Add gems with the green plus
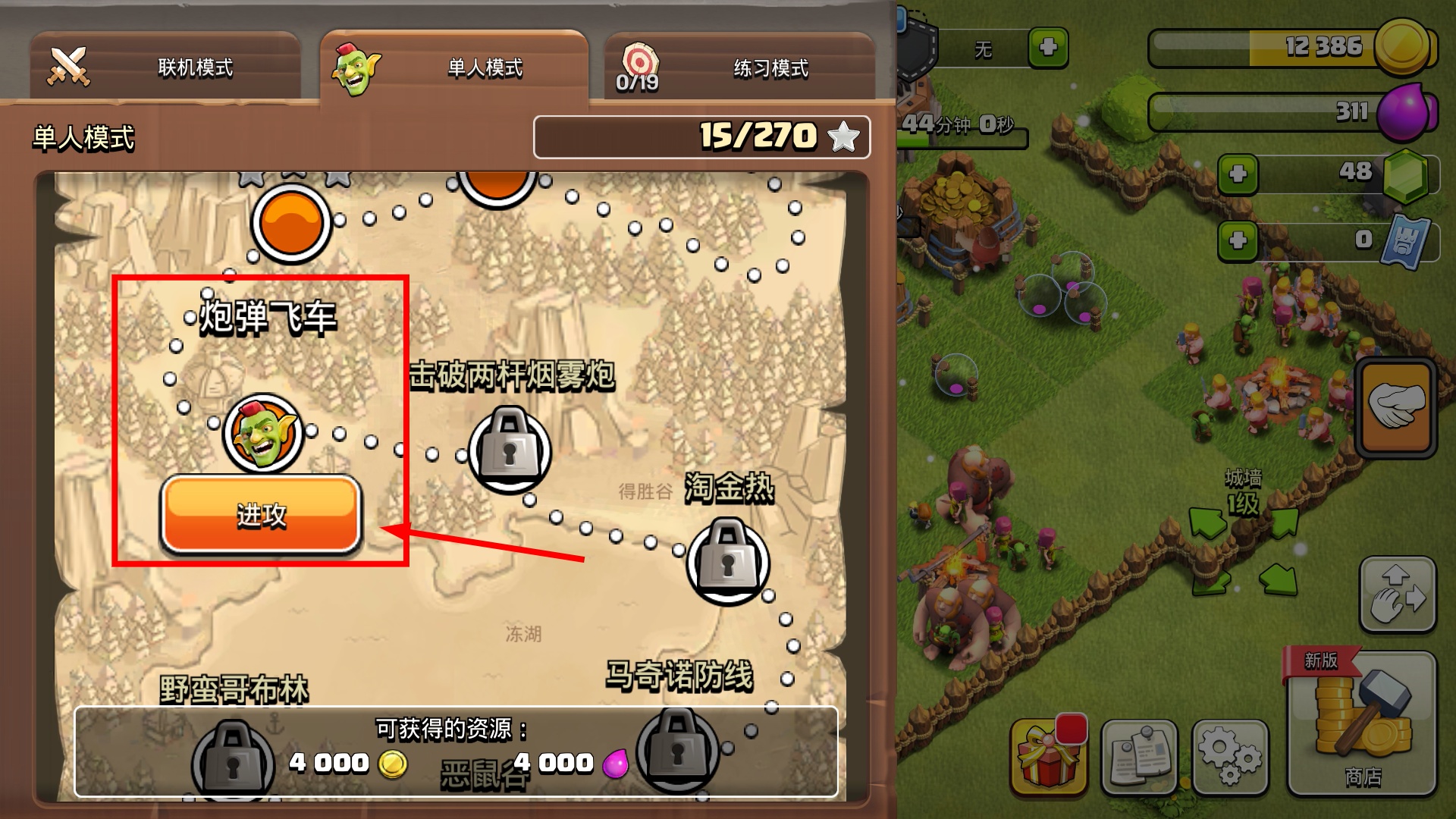Viewport: 1456px width, 819px height. pos(1238,174)
